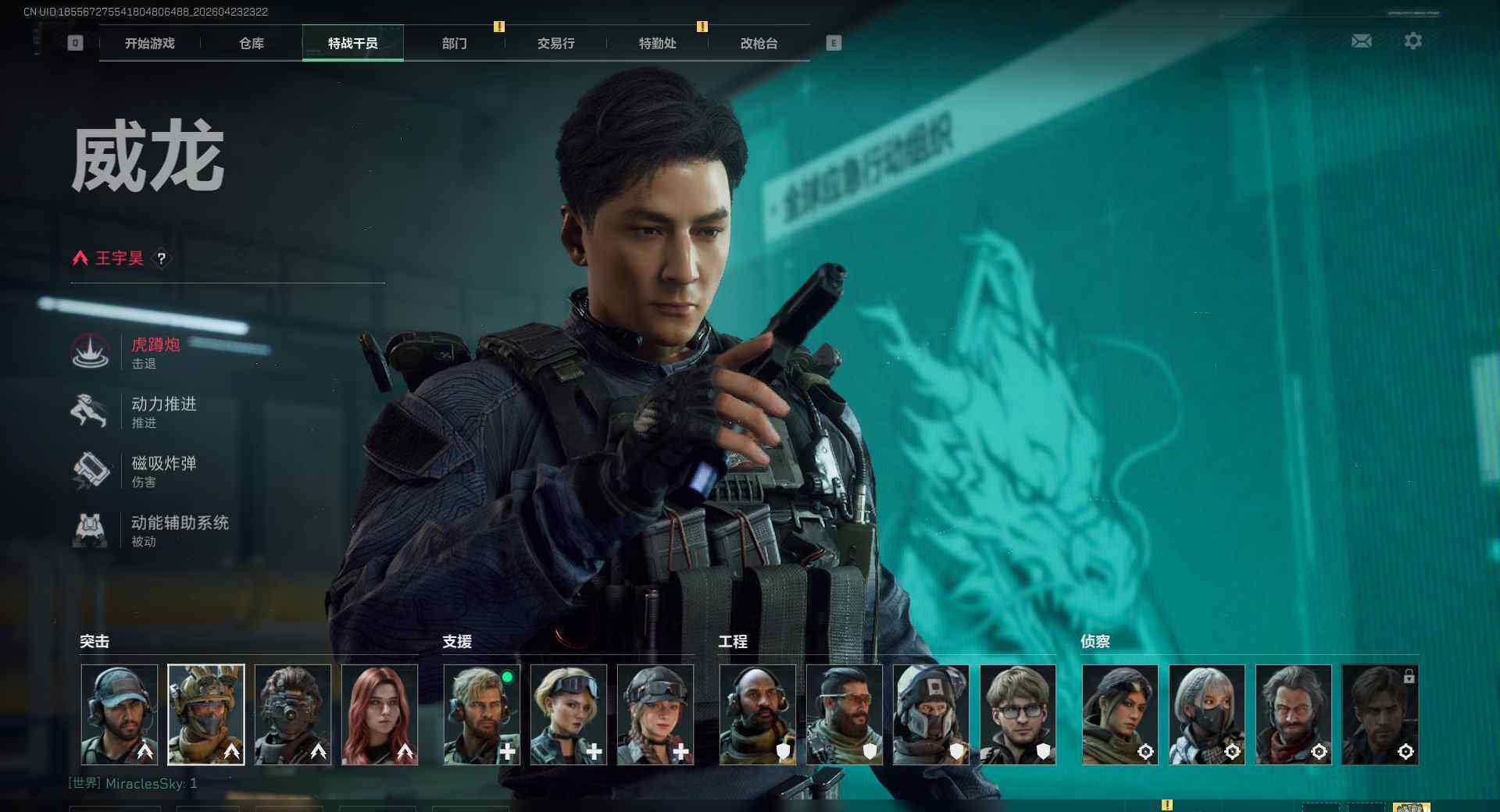Viewport: 1500px width, 812px height.
Task: Select the bald bearded engineer operator portrait
Action: (758, 714)
